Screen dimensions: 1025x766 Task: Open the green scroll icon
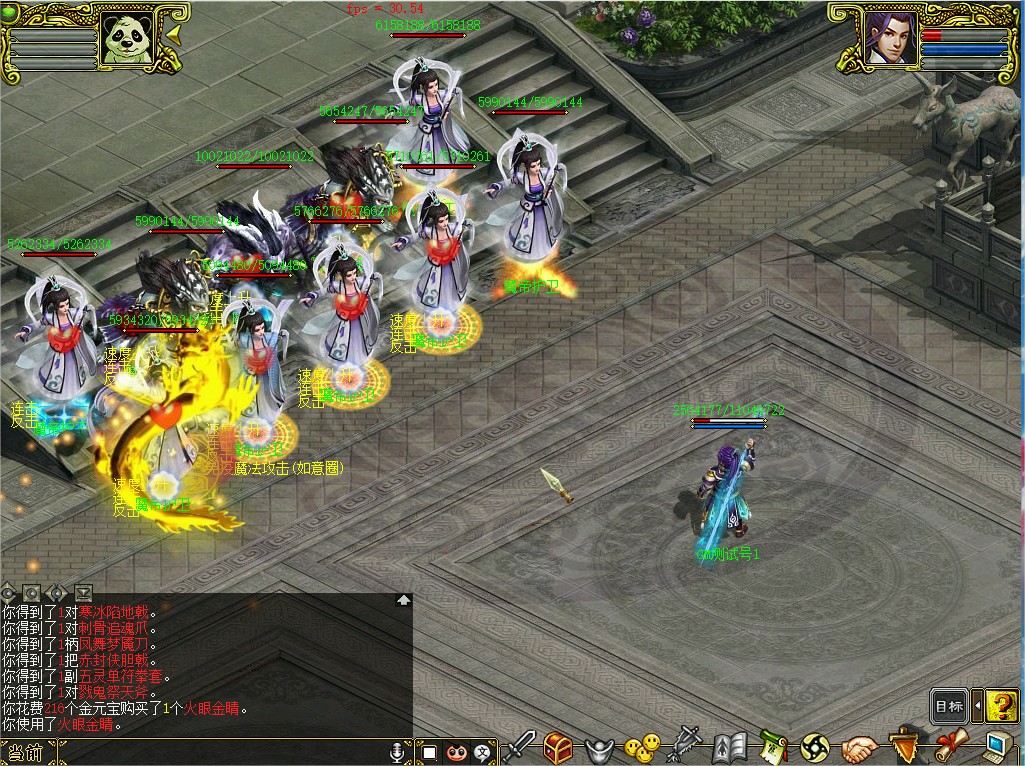[x=772, y=747]
